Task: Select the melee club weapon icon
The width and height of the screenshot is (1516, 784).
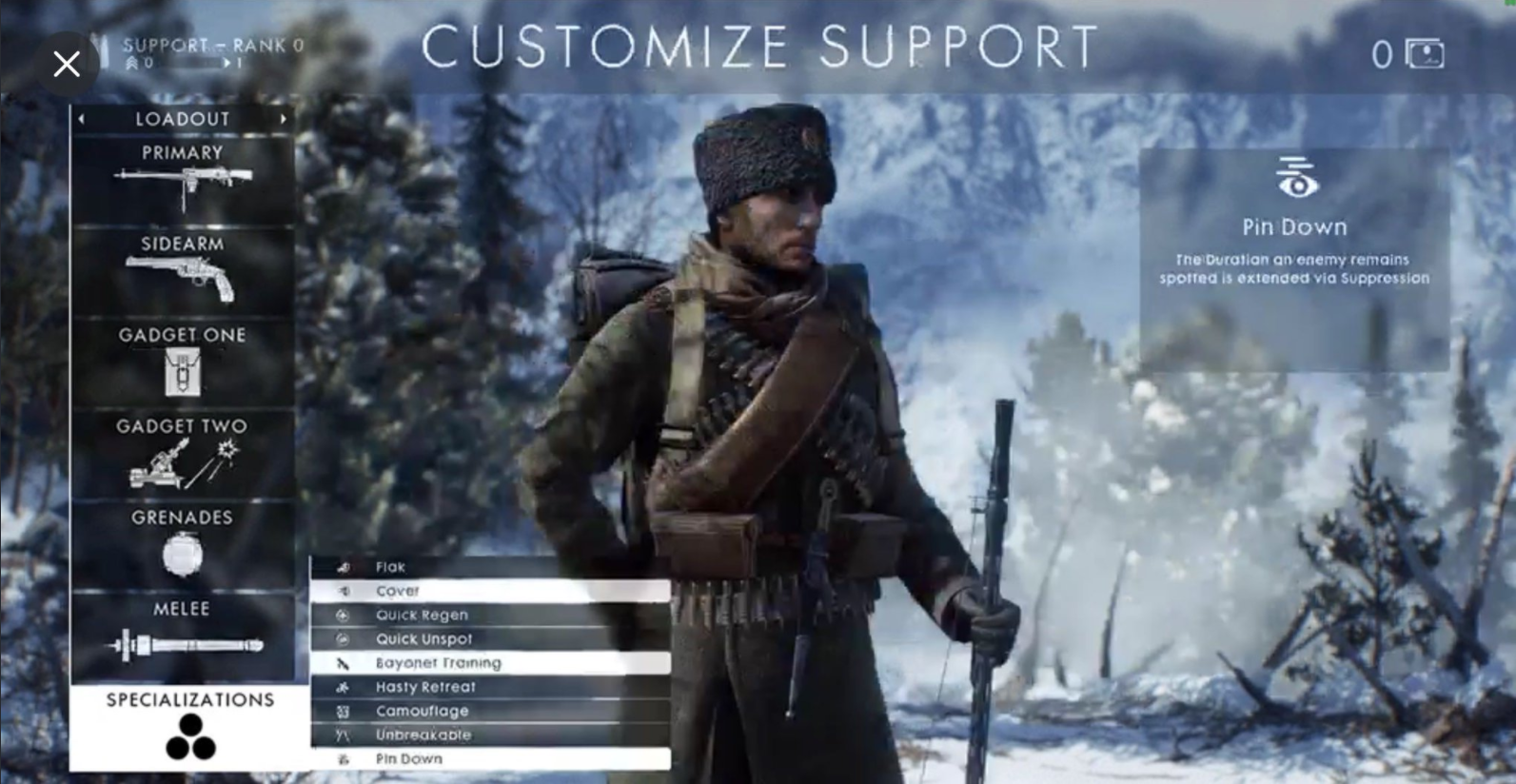Action: (x=184, y=643)
